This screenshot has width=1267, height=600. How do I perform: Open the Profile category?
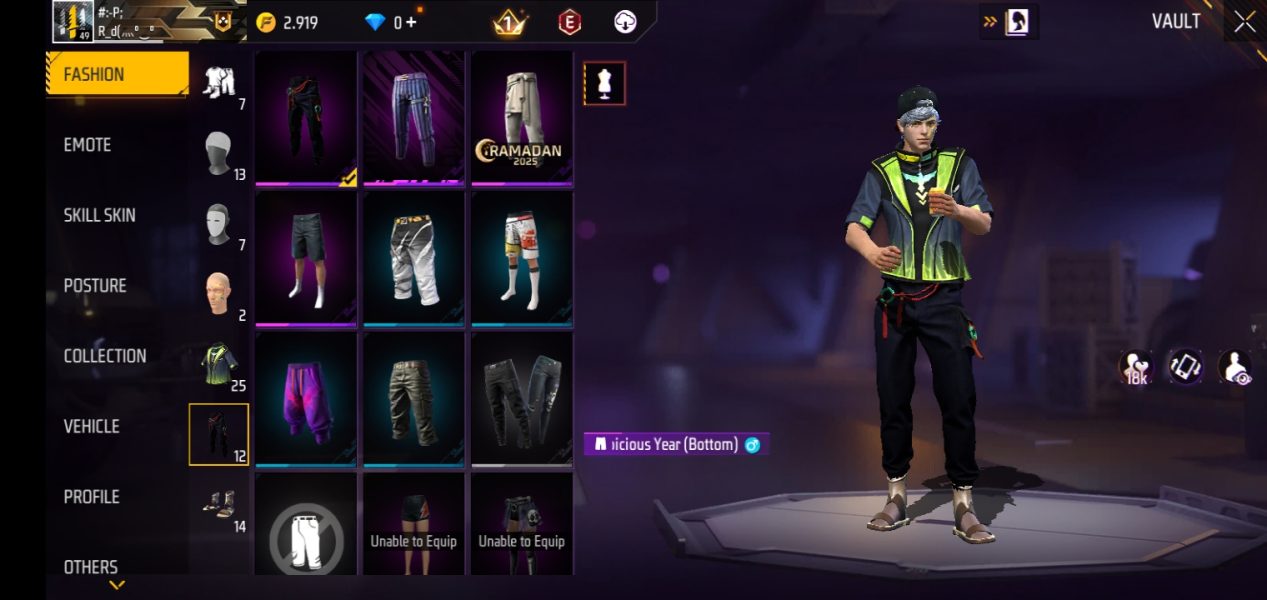point(92,497)
